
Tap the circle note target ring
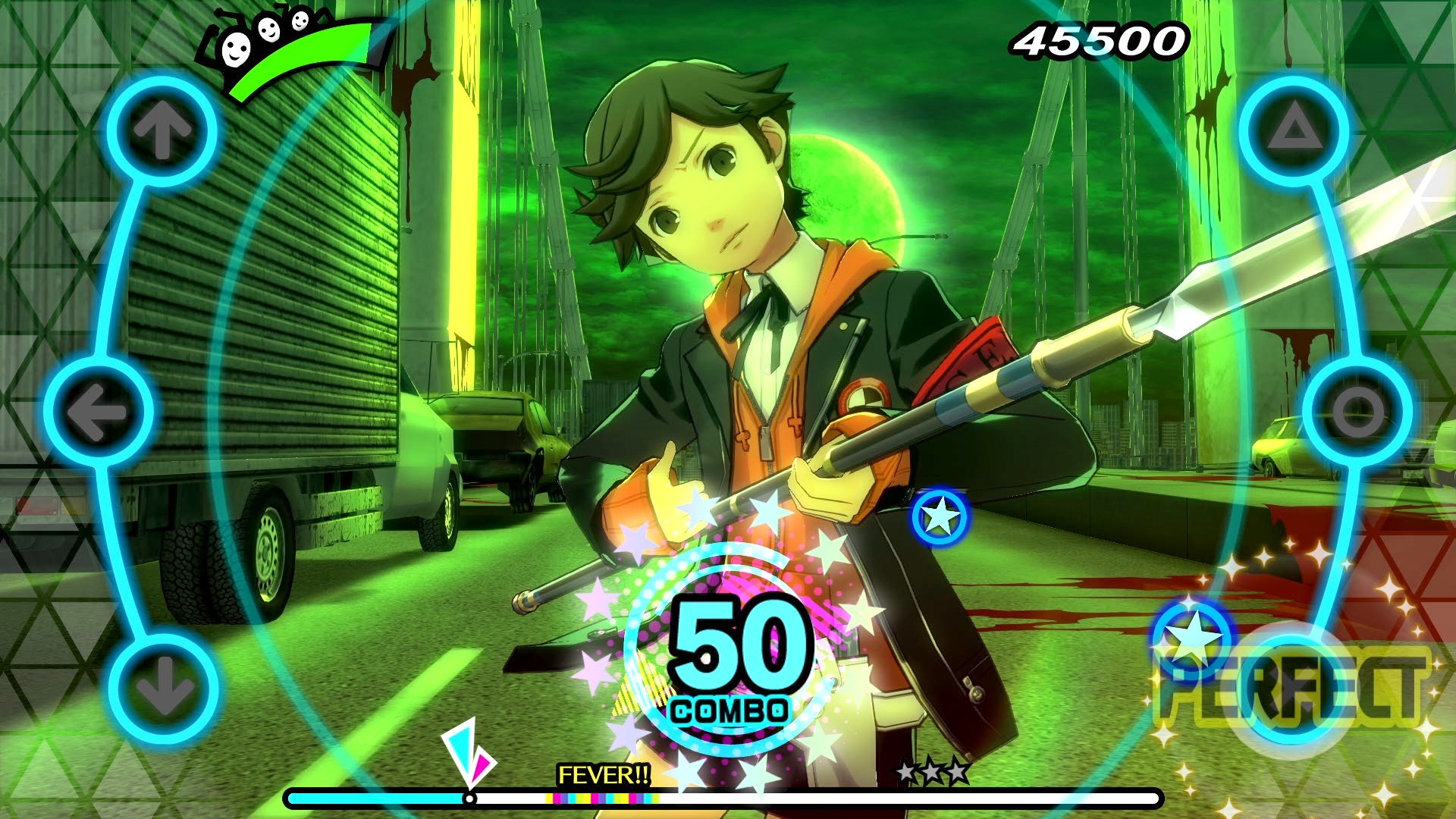(x=1357, y=412)
